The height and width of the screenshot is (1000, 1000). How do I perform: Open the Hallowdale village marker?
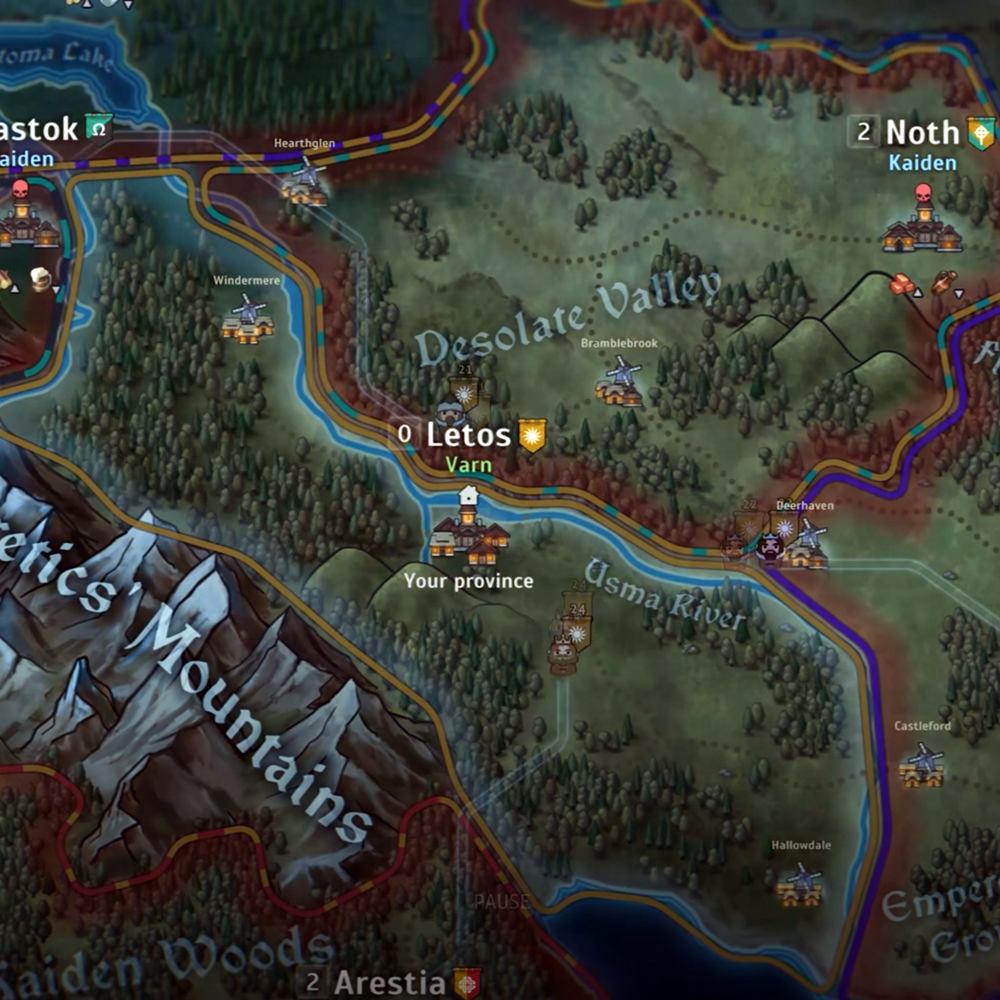pos(801,884)
